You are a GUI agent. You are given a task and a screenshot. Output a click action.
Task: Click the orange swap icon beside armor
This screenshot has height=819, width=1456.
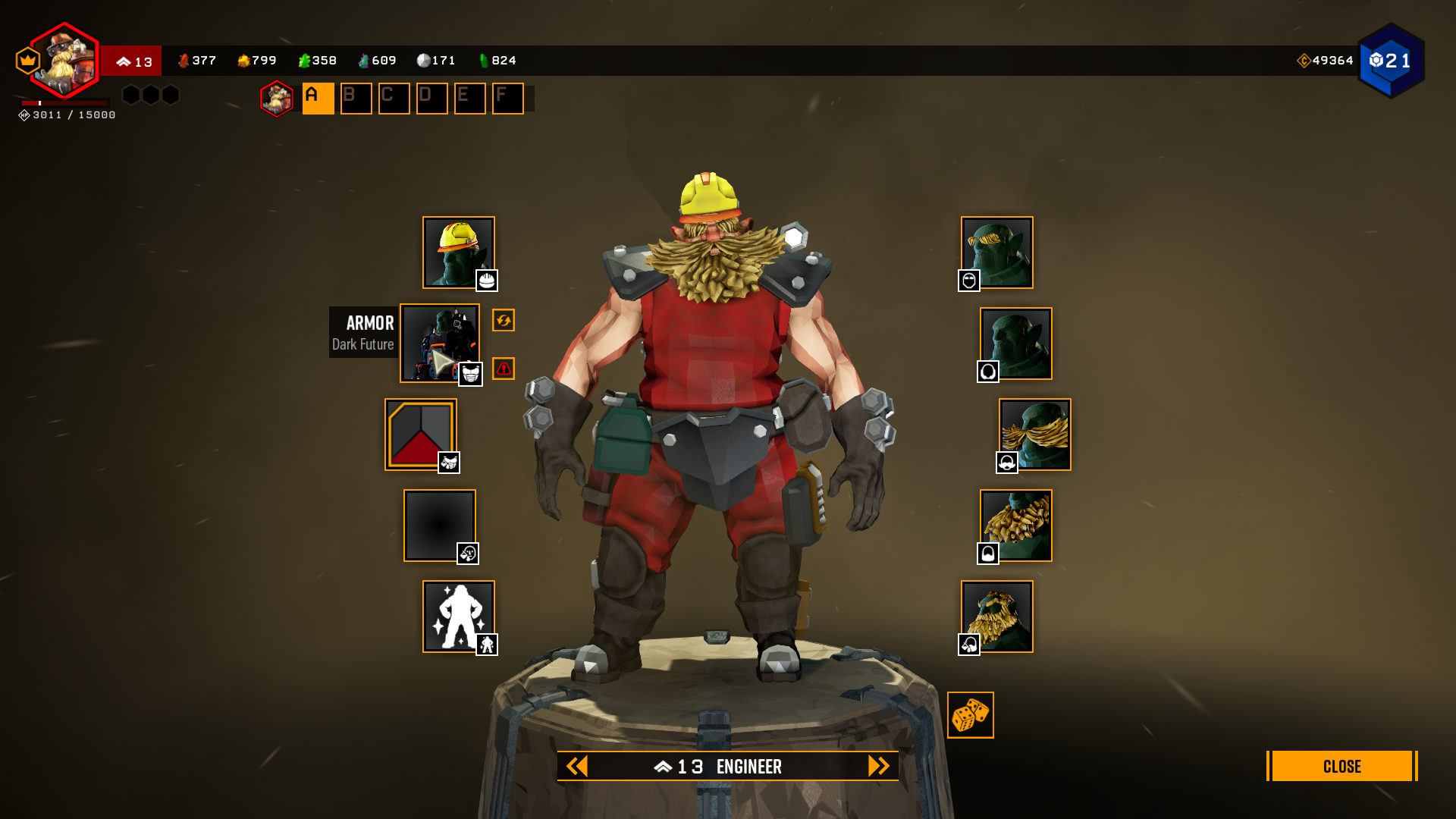coord(504,320)
